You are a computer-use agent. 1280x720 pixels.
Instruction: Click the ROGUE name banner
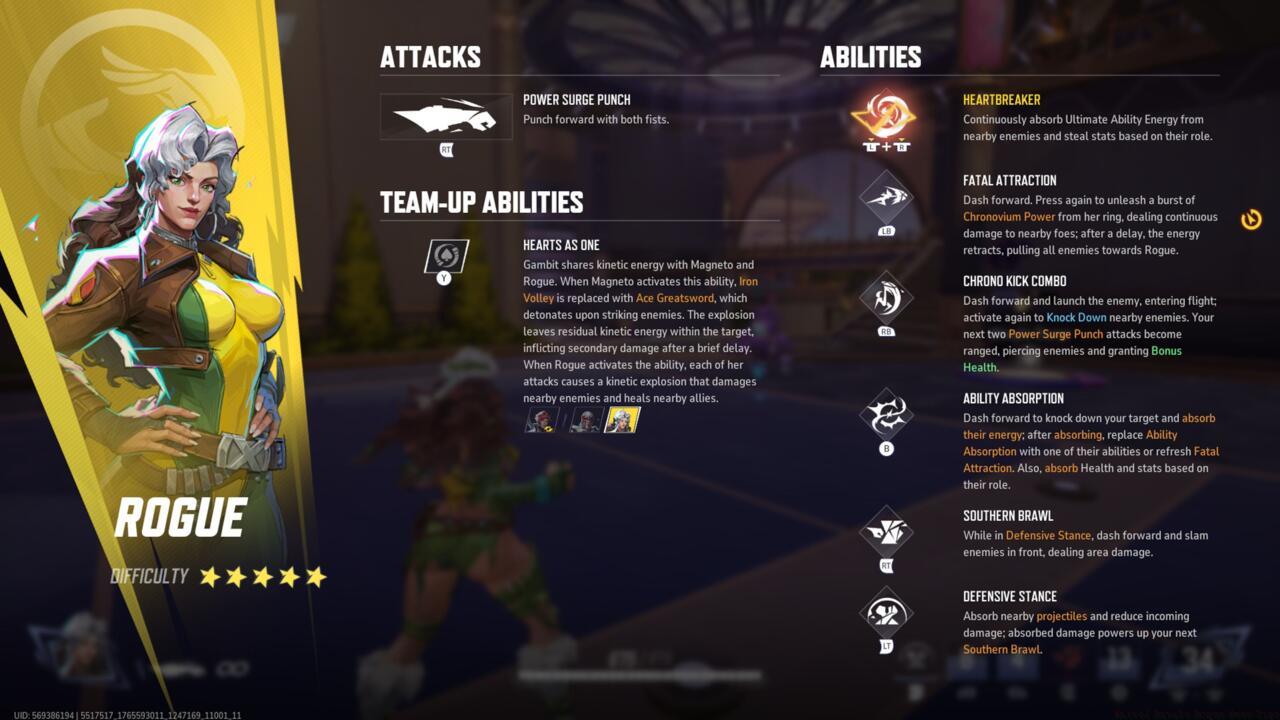[x=181, y=518]
